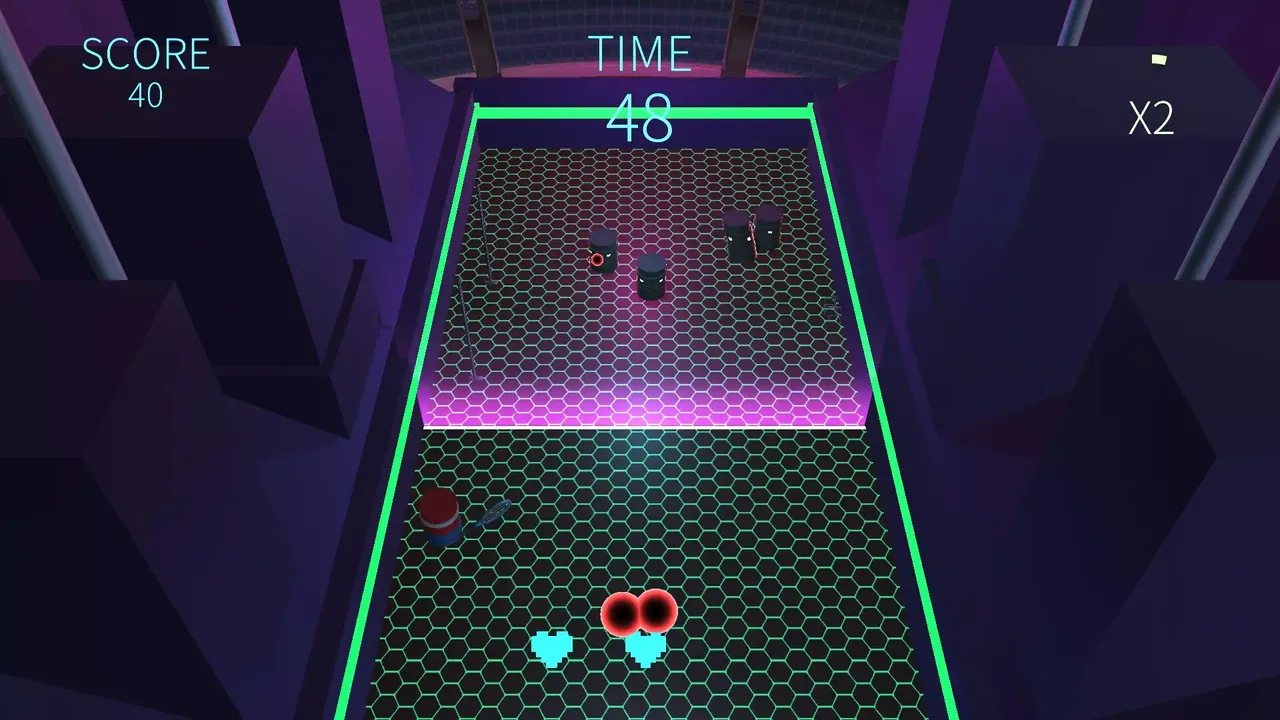Select the score value 40
Viewport: 1280px width, 720px height.
146,96
